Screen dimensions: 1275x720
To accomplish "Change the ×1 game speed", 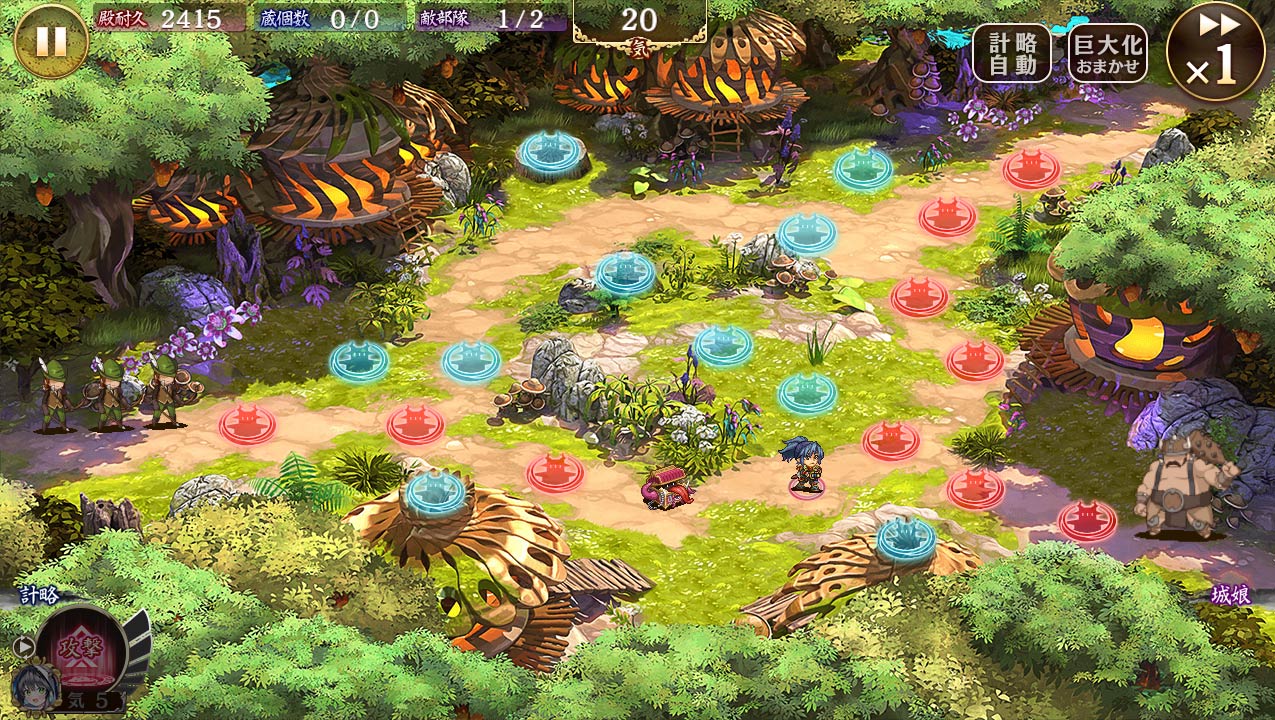I will (1215, 52).
